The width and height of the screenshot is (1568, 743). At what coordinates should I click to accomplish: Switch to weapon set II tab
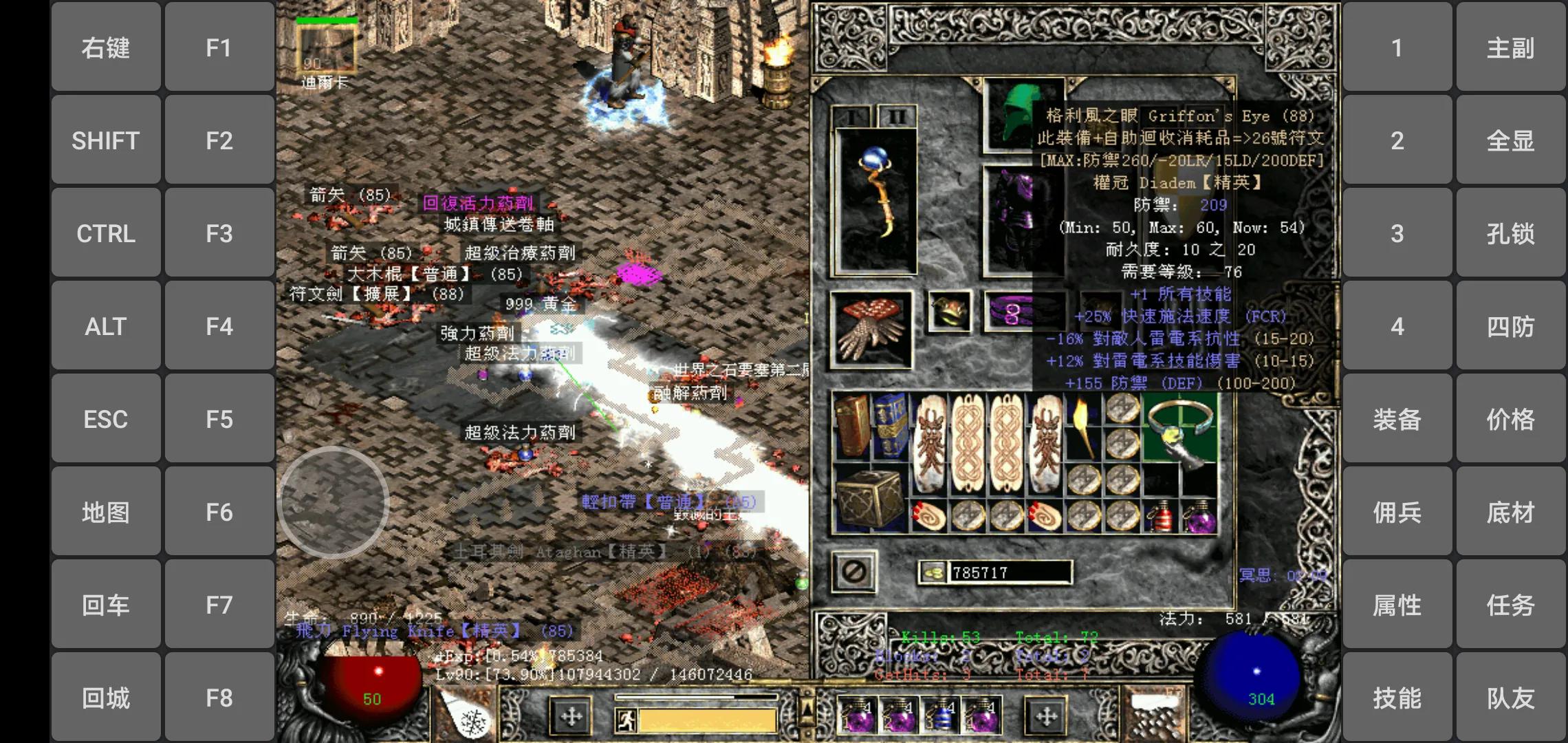(896, 117)
